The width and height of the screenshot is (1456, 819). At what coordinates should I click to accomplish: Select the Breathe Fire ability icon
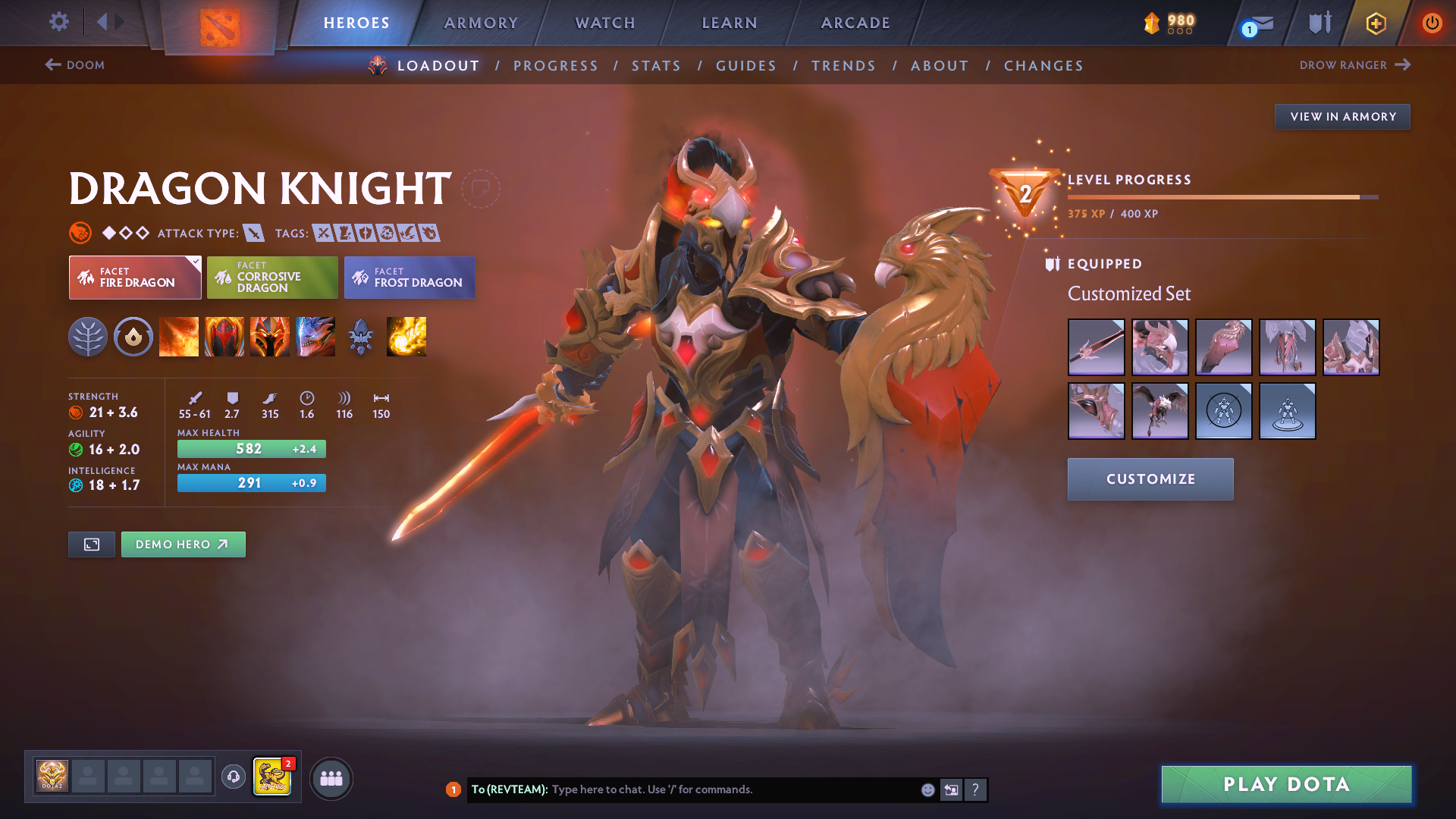coord(179,337)
